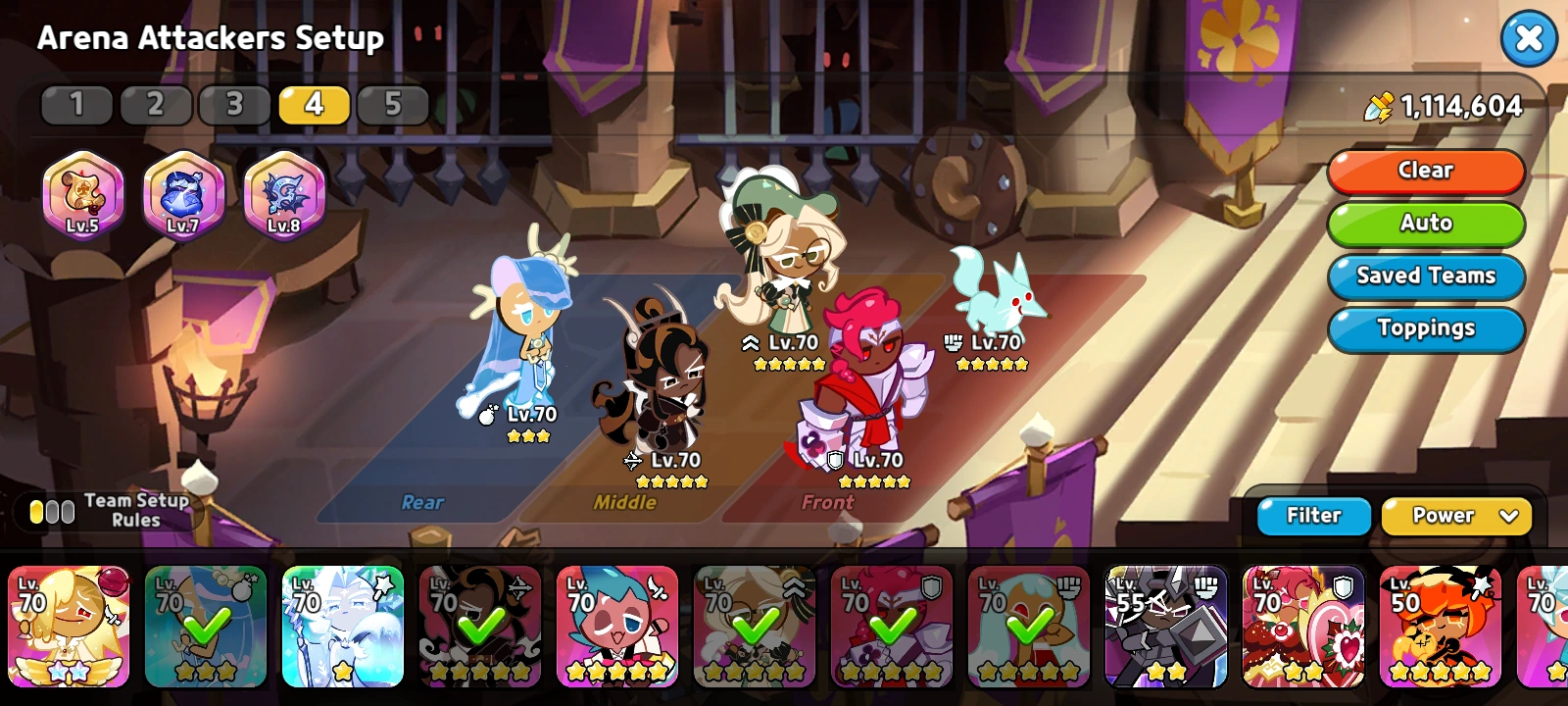
Task: Switch to team preset tab 2
Action: pos(155,104)
